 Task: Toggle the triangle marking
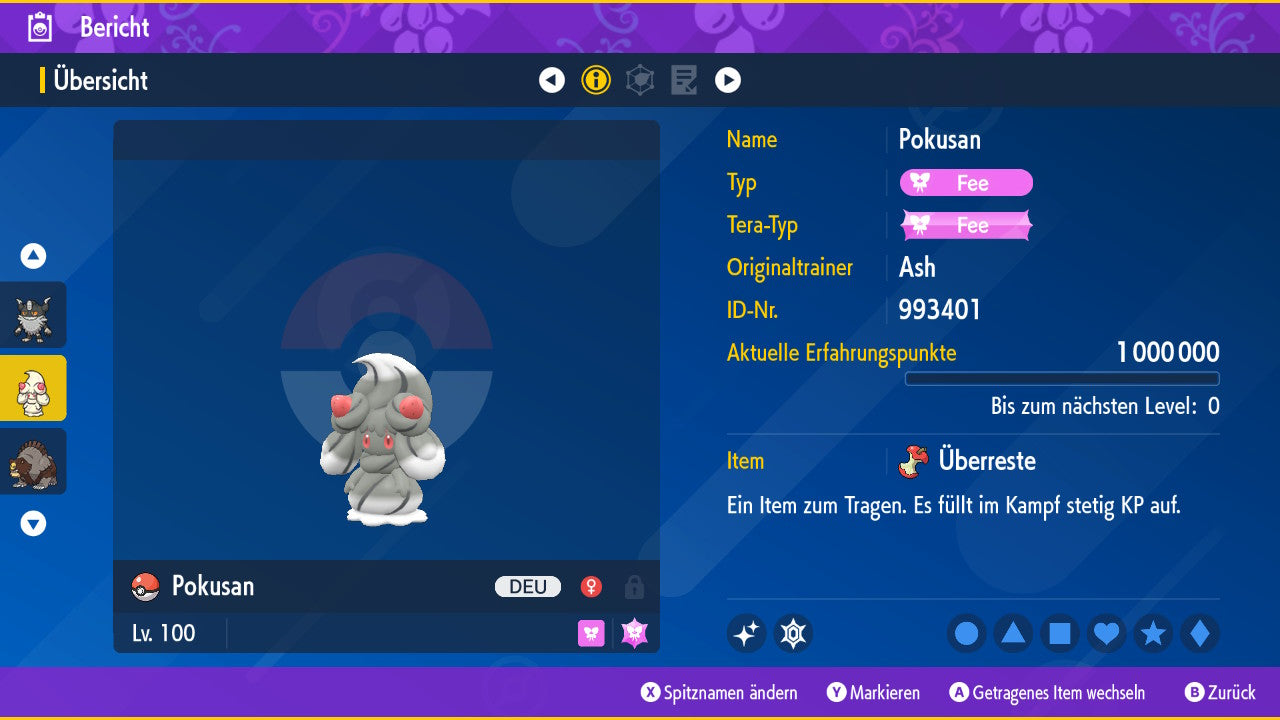pos(1013,633)
